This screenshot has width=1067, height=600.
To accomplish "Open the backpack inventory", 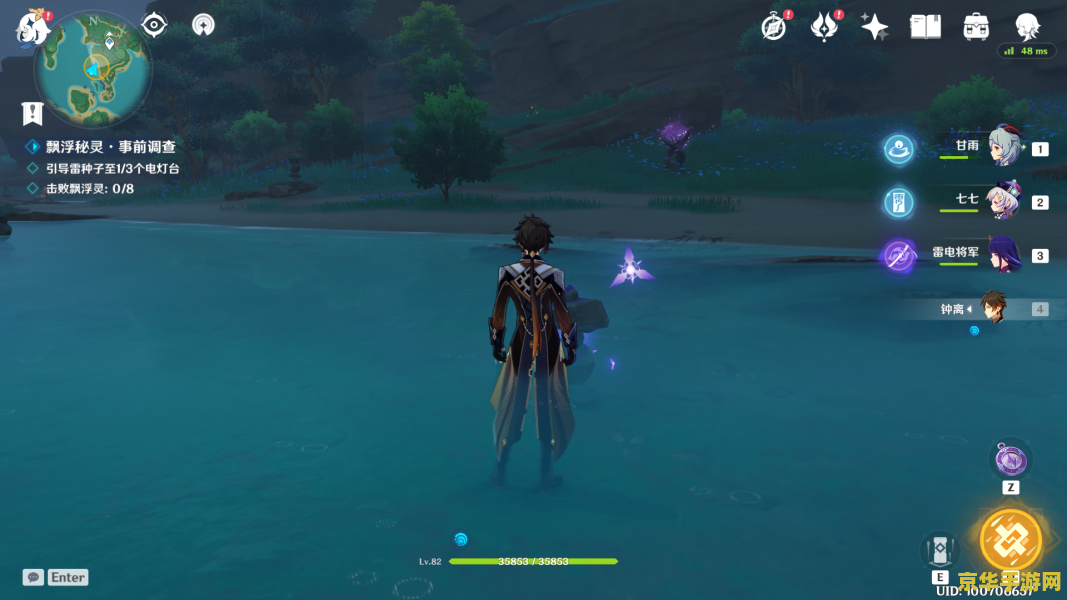I will (x=976, y=27).
